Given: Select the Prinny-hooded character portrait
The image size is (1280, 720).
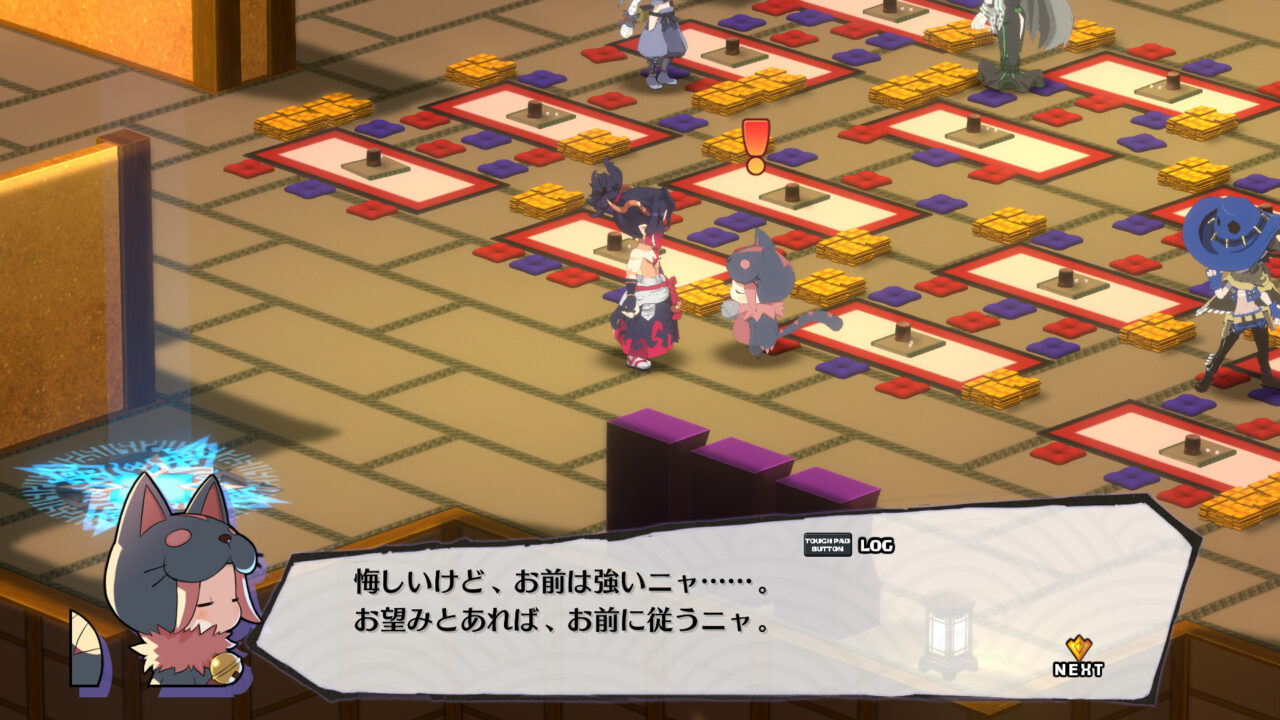Looking at the screenshot, I should tap(175, 580).
